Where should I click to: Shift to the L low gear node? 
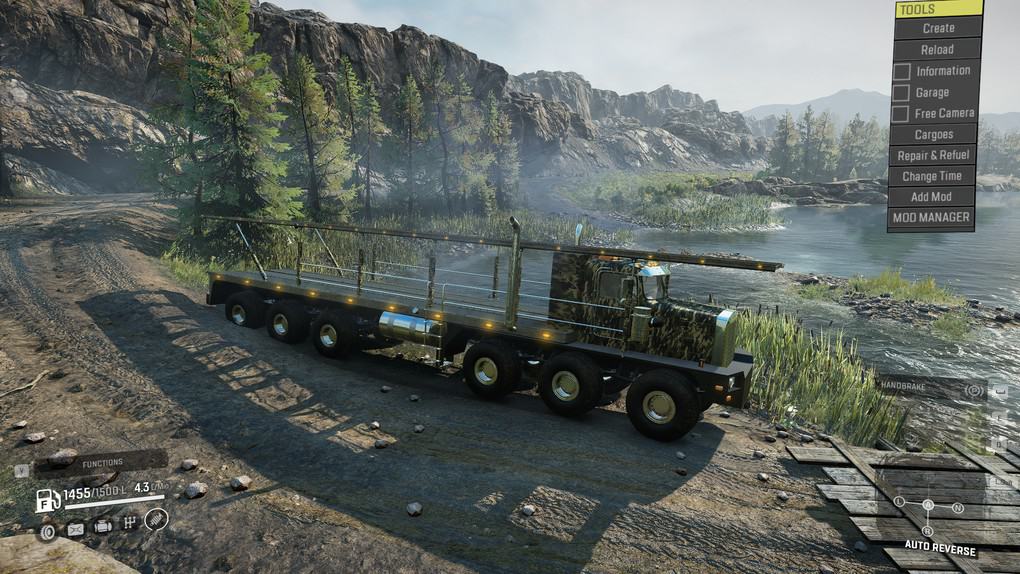[899, 501]
